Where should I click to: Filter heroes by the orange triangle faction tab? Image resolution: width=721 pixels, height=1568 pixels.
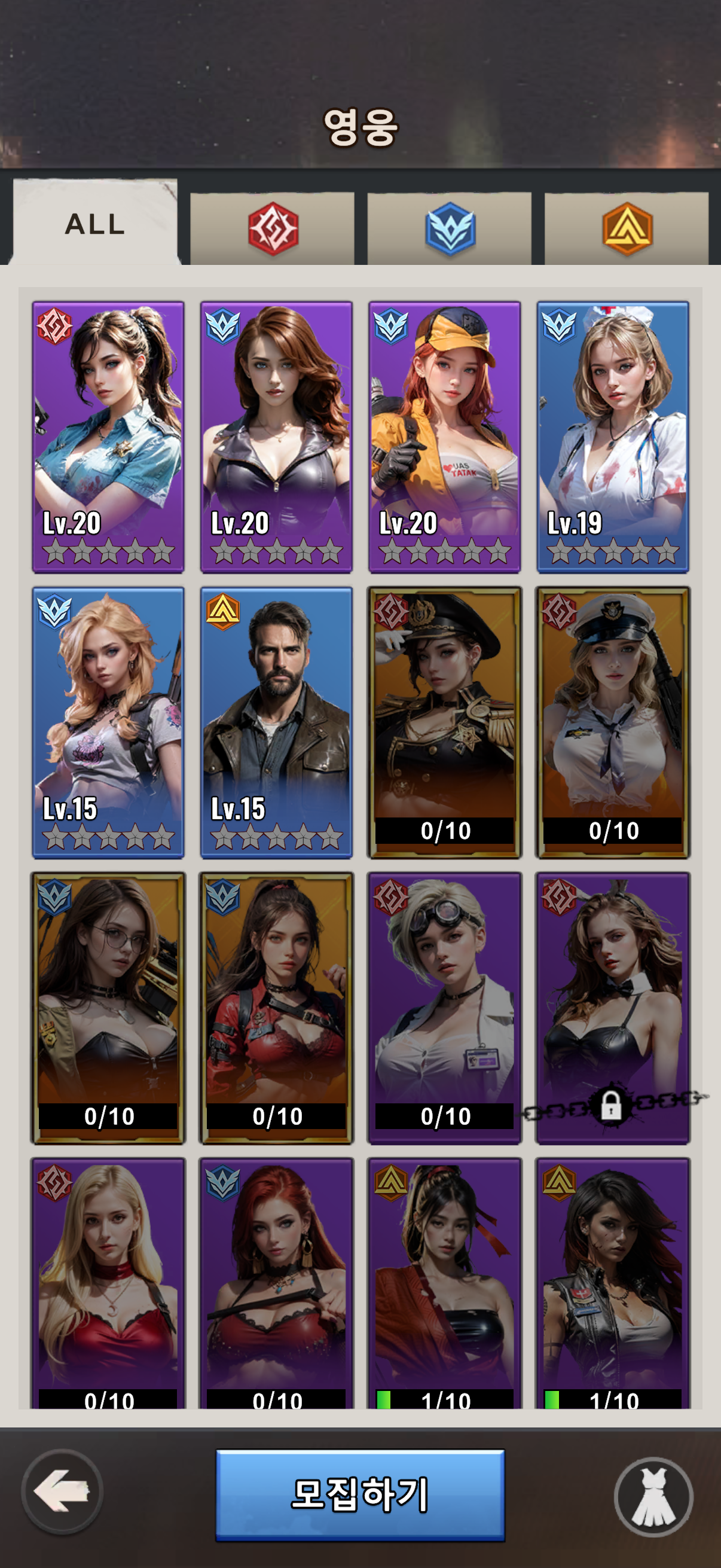click(x=627, y=229)
